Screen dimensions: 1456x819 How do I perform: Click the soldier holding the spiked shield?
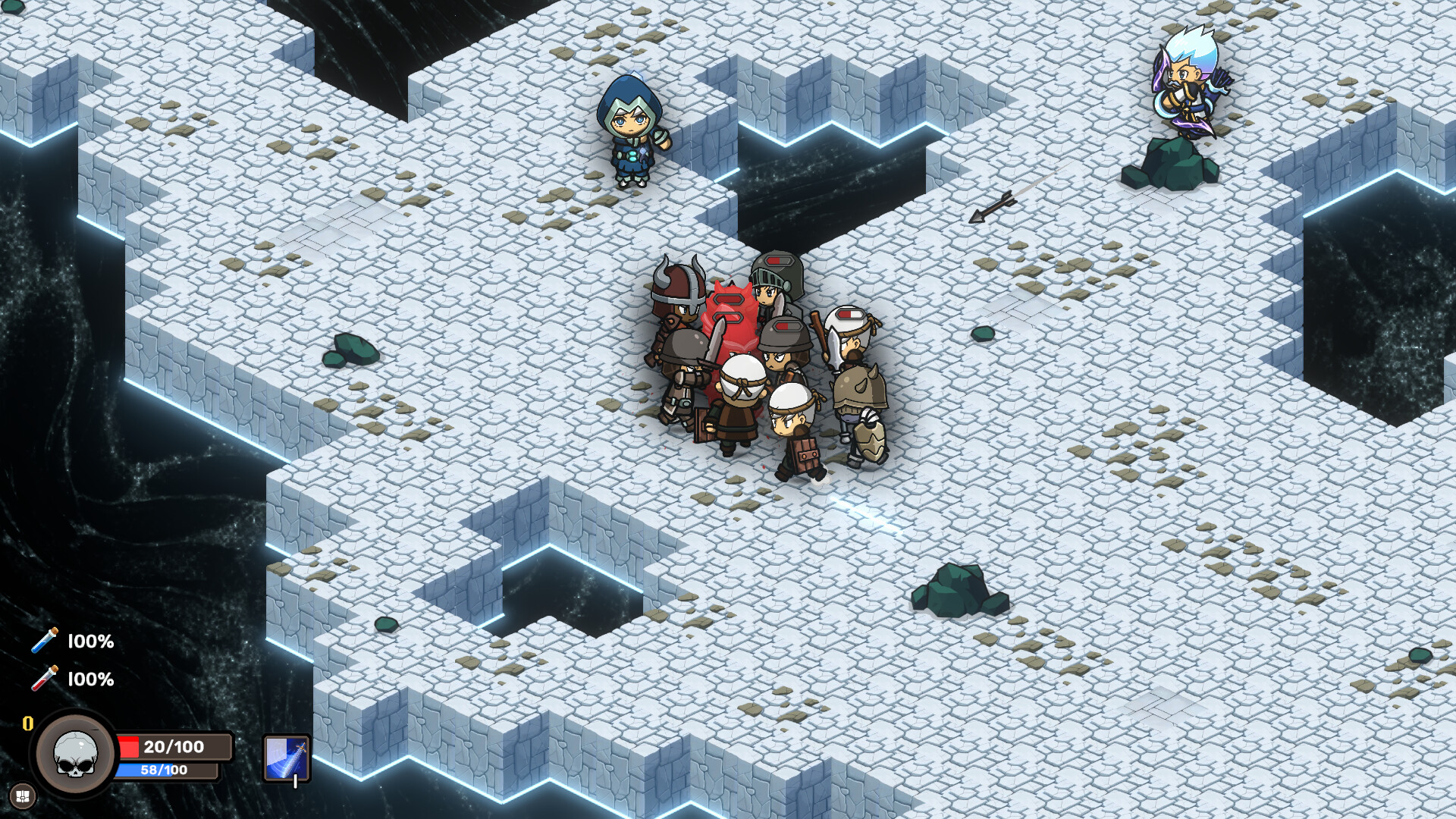tap(861, 402)
